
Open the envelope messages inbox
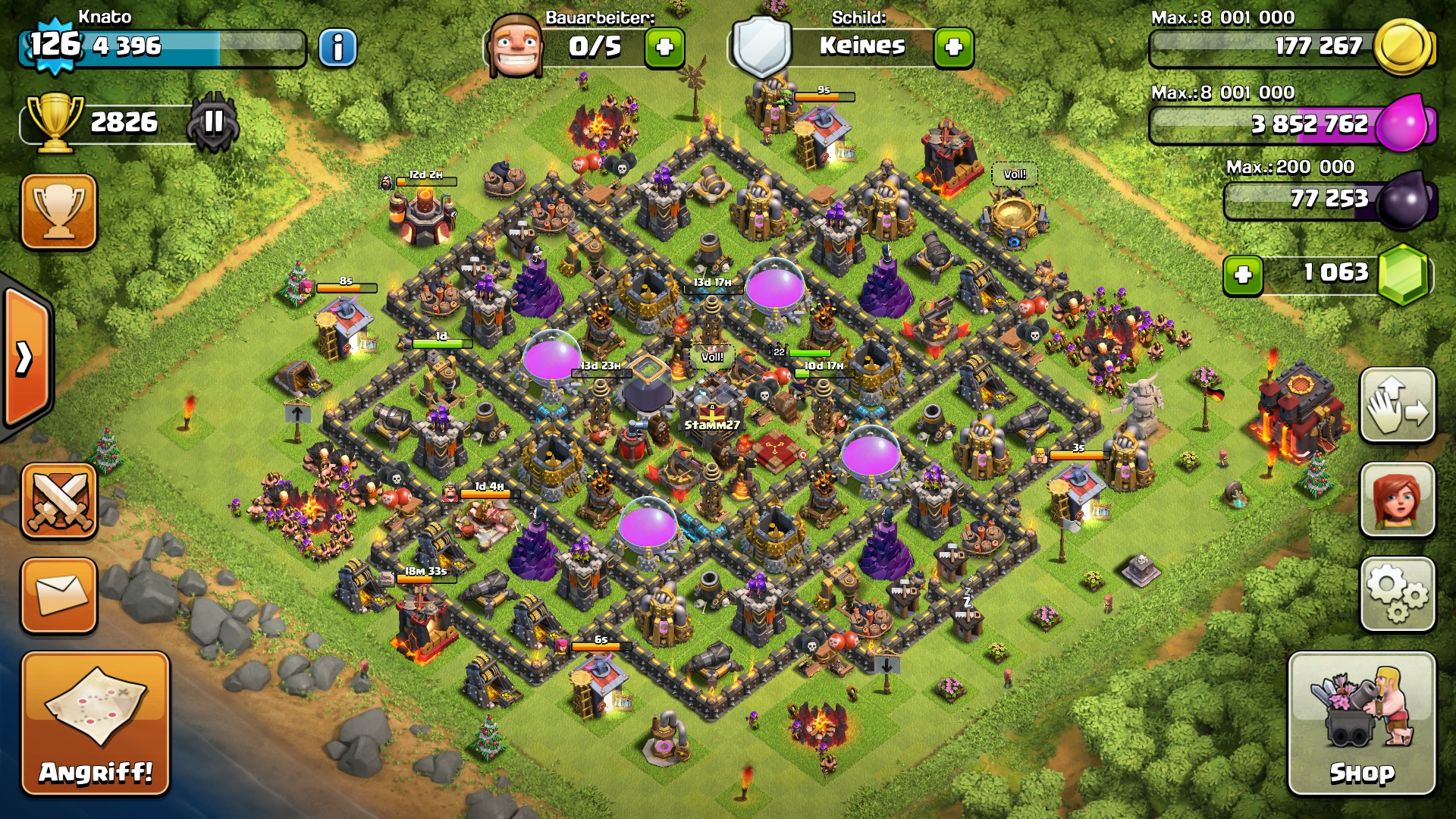click(x=59, y=595)
